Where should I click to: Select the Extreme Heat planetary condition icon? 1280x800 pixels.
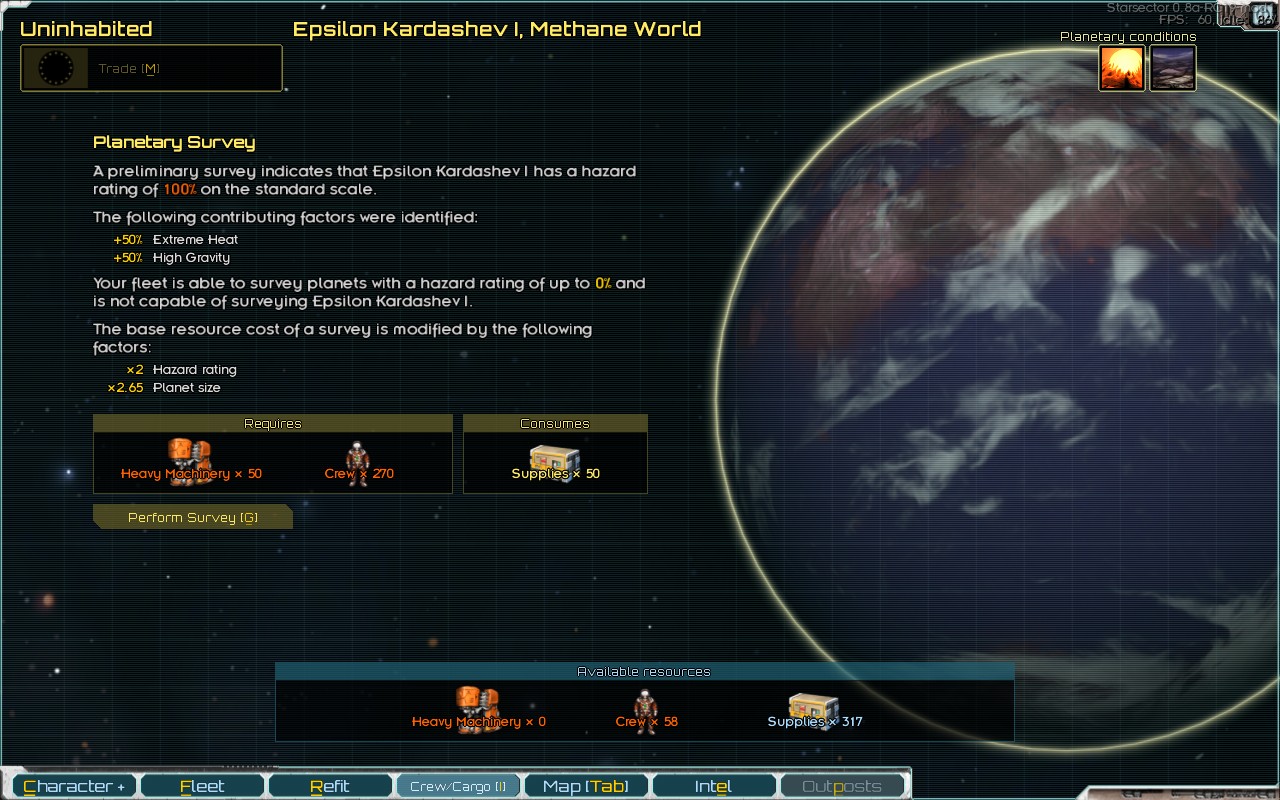[x=1122, y=69]
